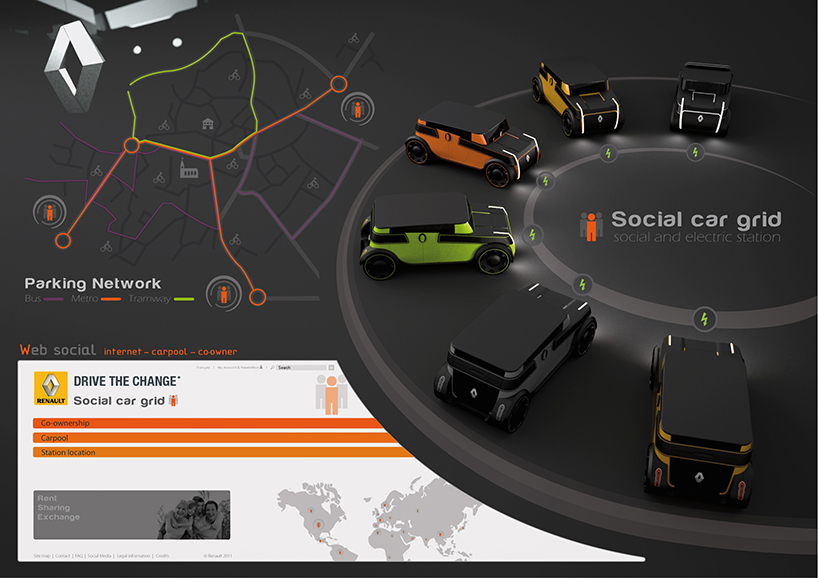This screenshot has width=818, height=578.
Task: Open the Site map footer link
Action: coord(42,554)
